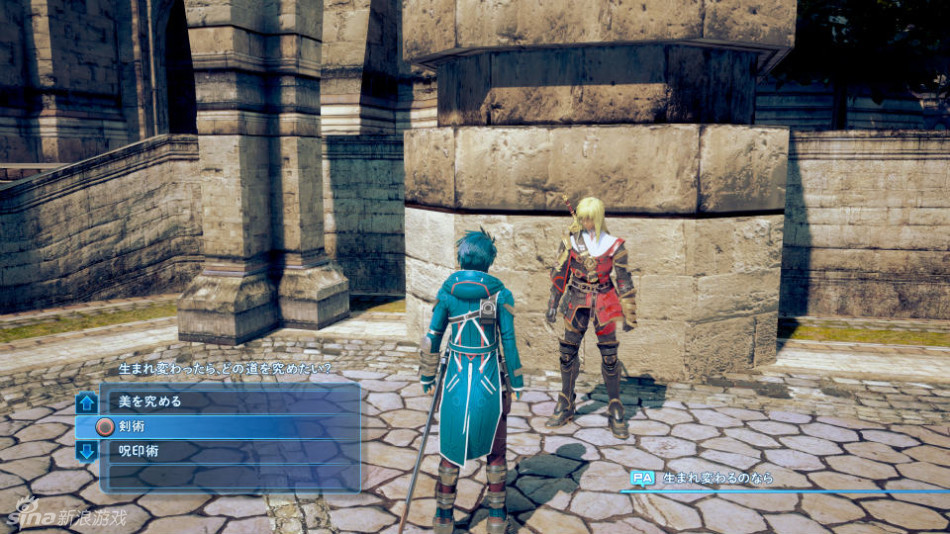This screenshot has height=534, width=950.
Task: Click the down arrow beside the choices
Action: [87, 451]
